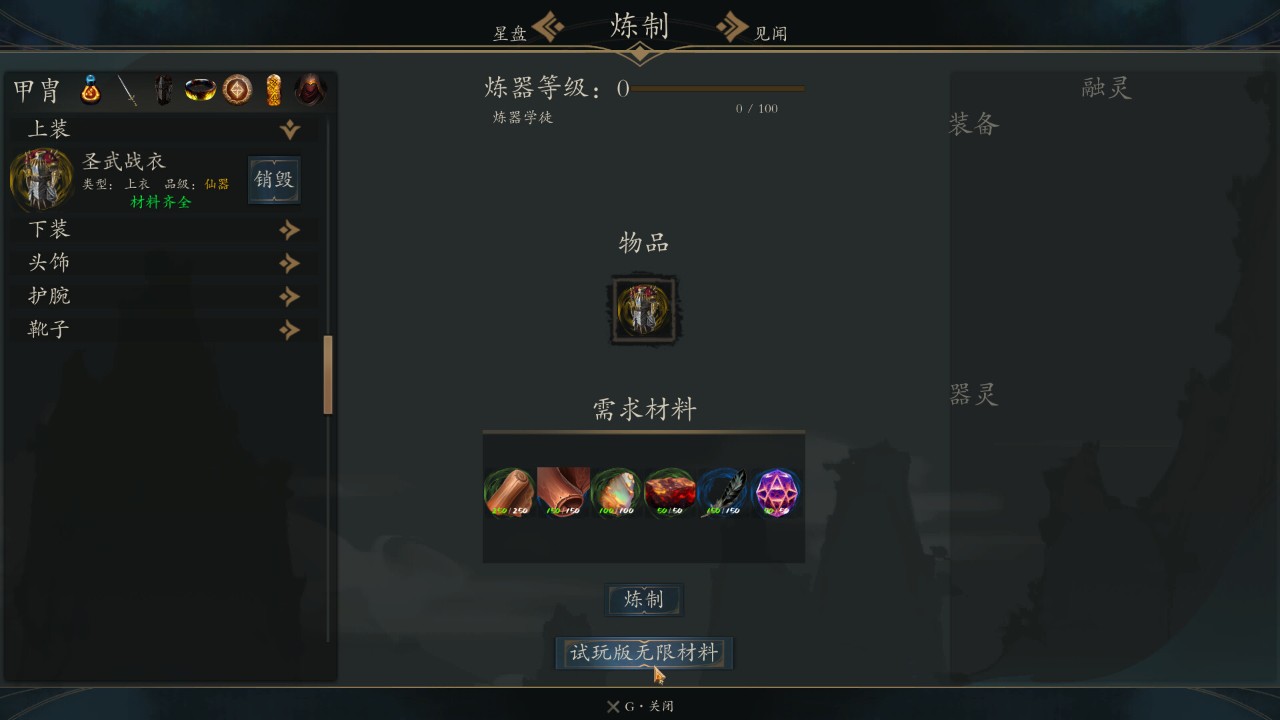
Task: Select the ring category icon
Action: (x=198, y=89)
